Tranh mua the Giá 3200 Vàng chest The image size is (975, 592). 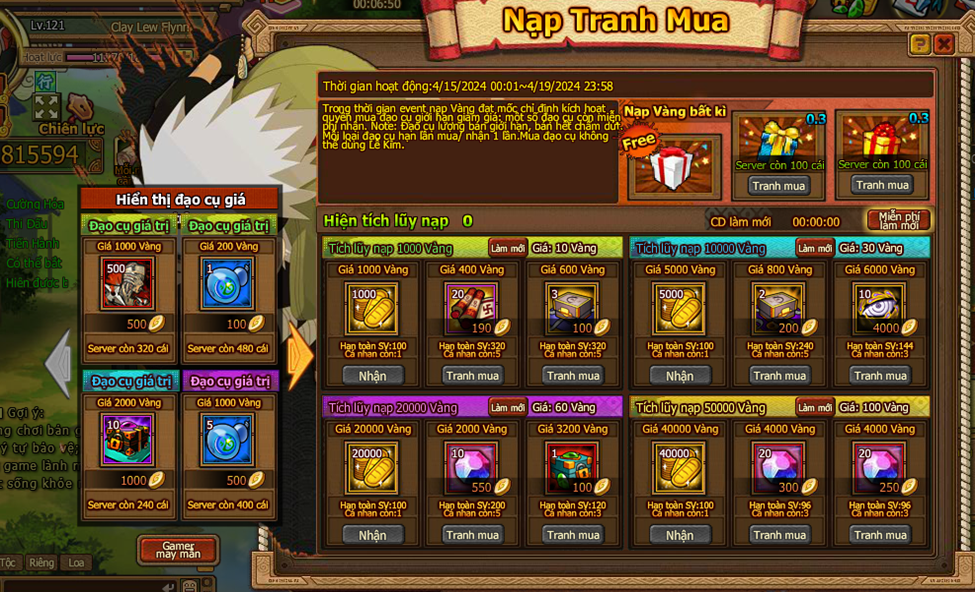pos(573,535)
